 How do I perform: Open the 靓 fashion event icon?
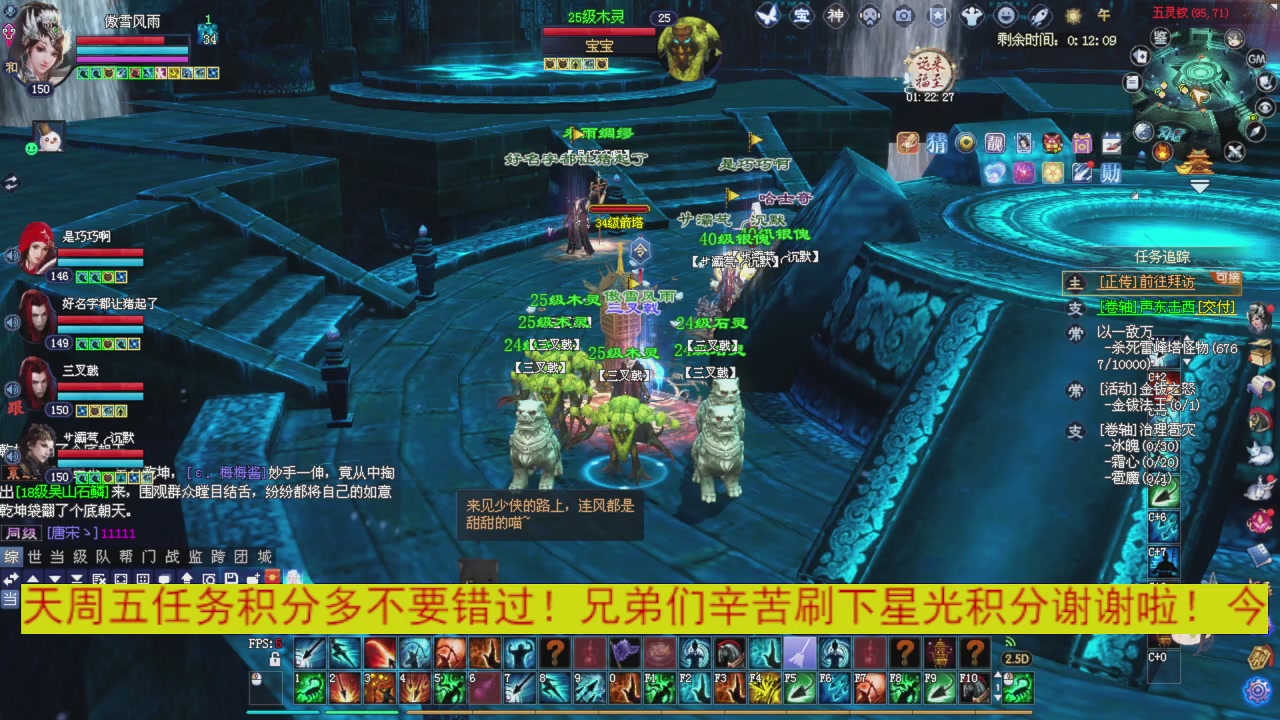click(994, 145)
